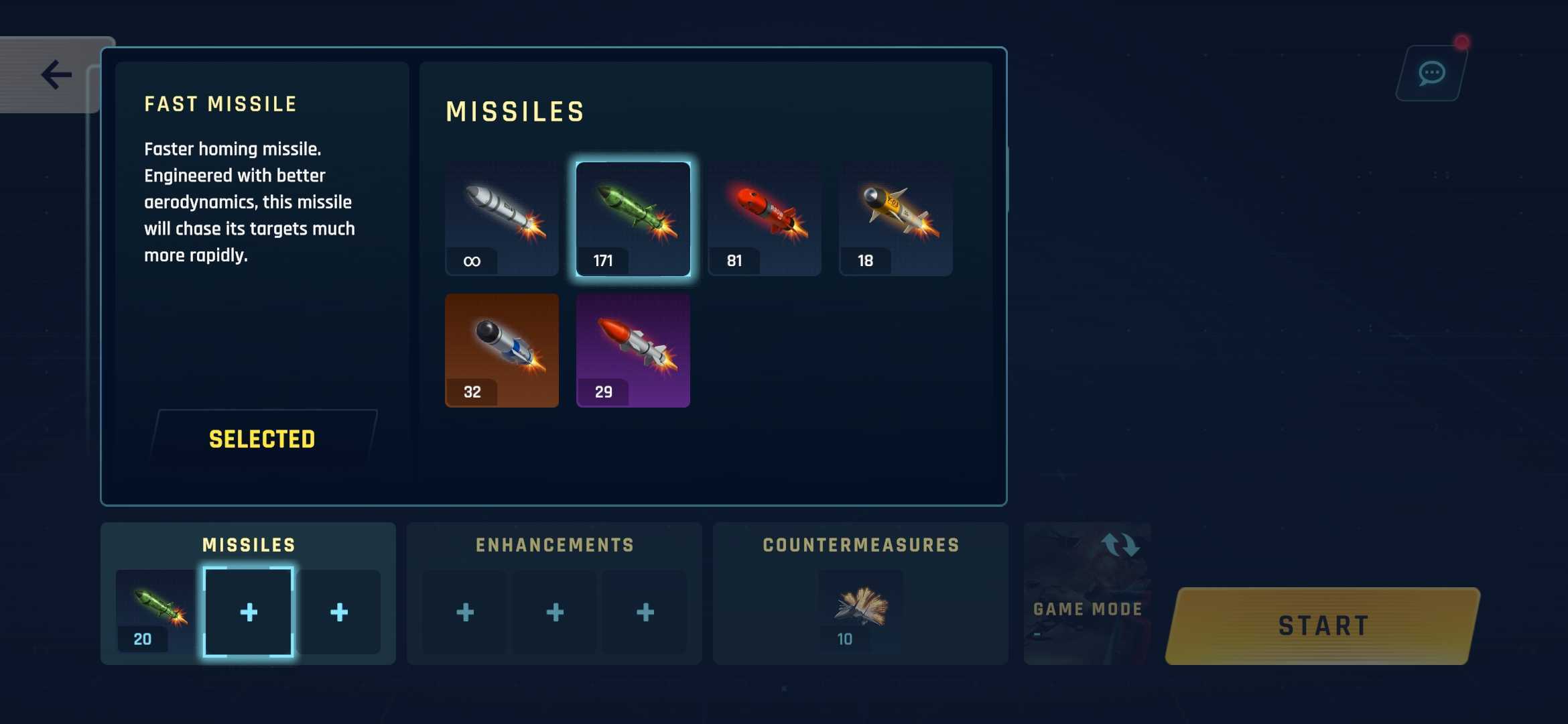
Task: Select the highlighted empty second missile slot
Action: 249,611
